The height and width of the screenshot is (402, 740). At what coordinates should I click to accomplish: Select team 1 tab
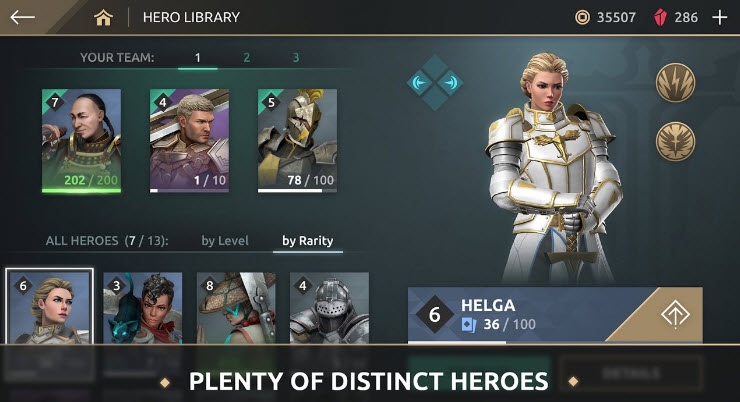pos(197,58)
